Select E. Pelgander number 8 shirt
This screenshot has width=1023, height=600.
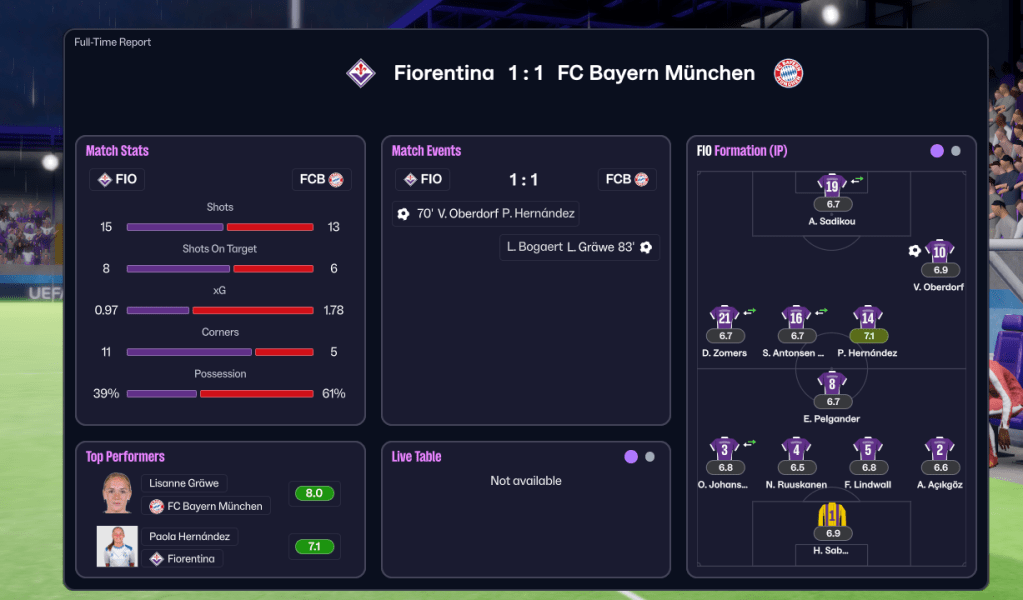coord(832,383)
